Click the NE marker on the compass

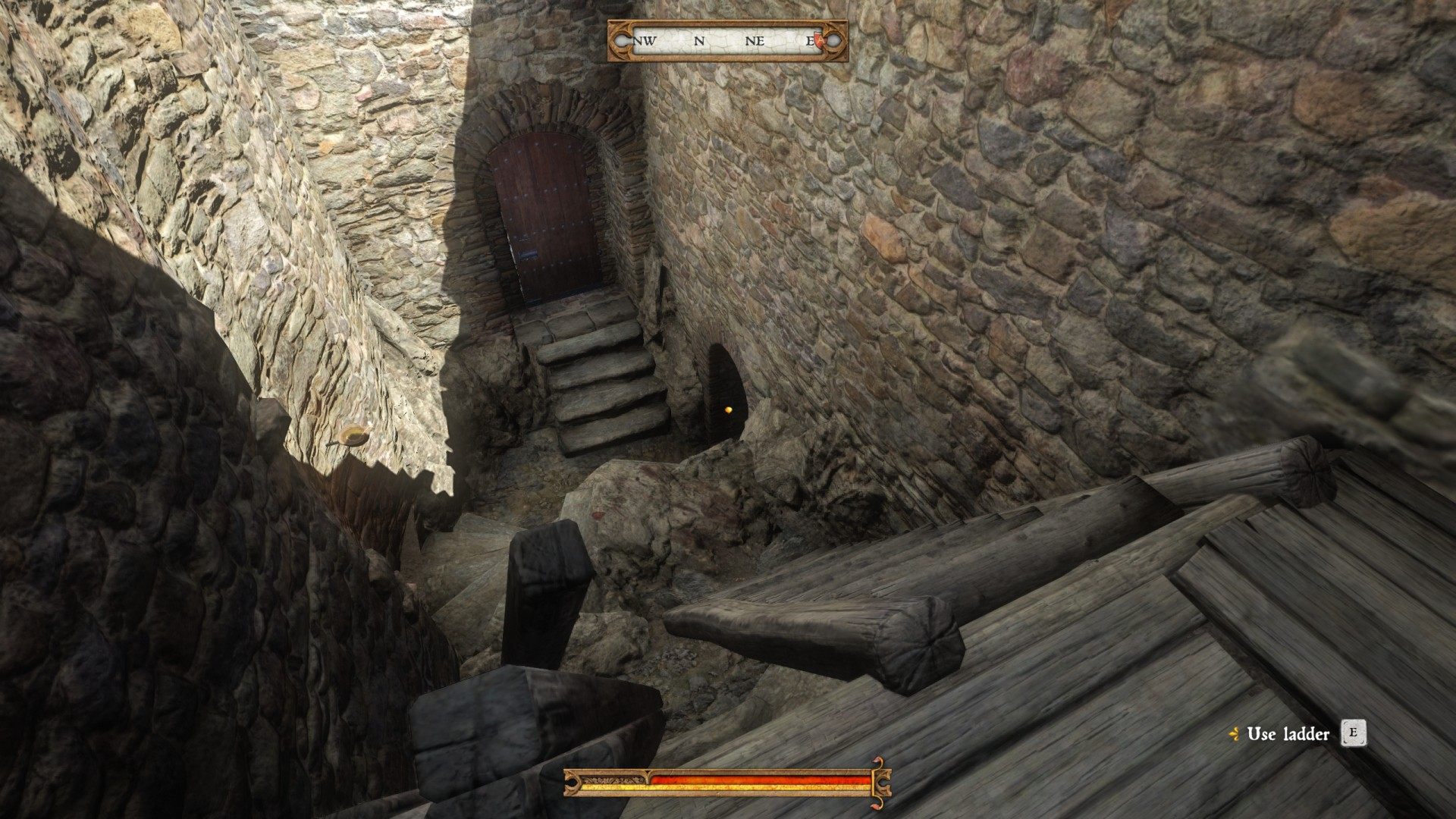755,40
